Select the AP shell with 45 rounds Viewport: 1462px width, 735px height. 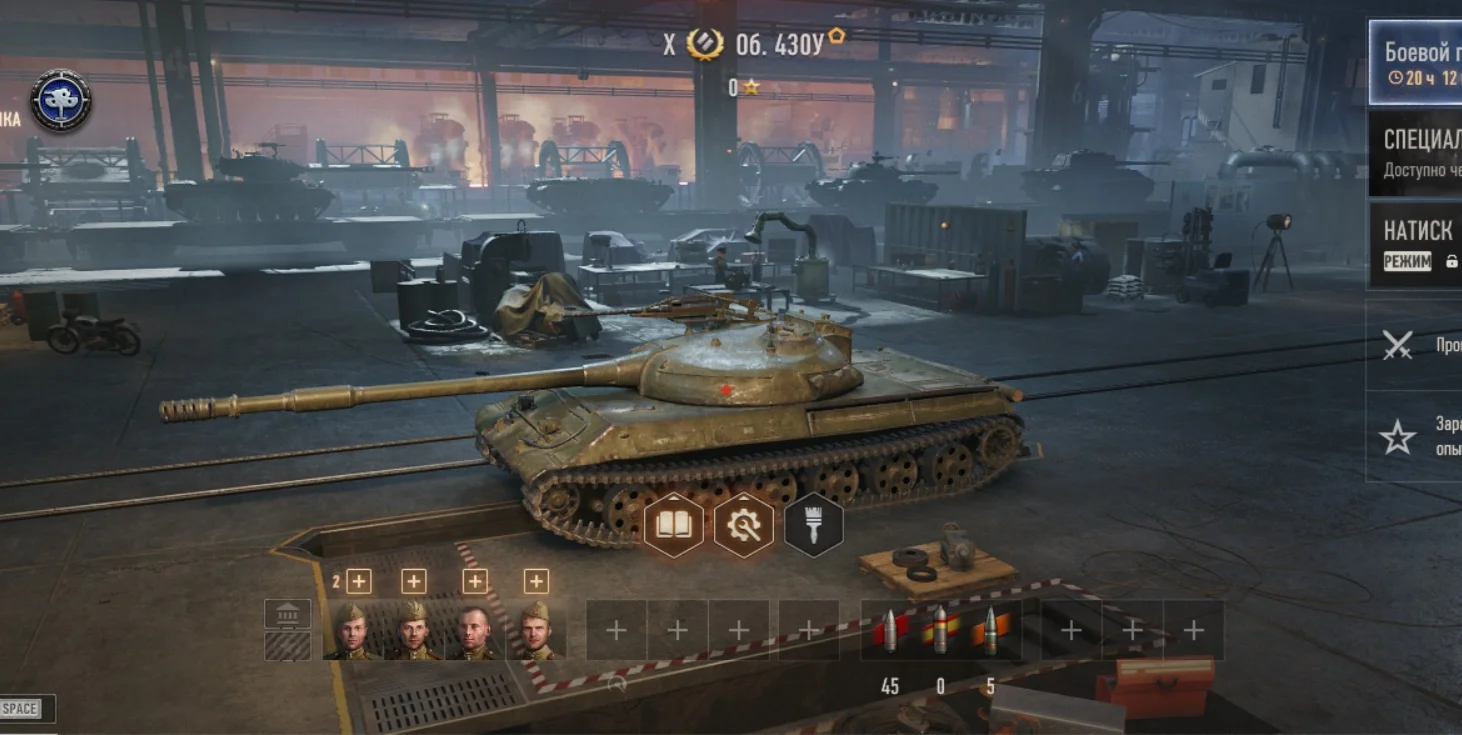(x=891, y=630)
